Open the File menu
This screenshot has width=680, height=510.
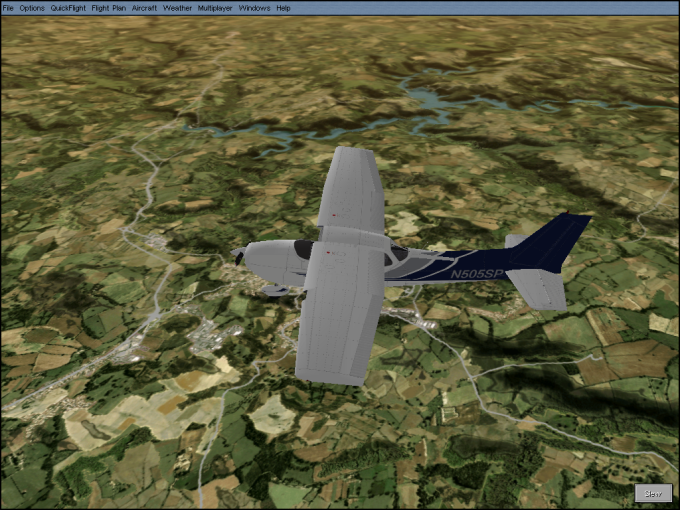click(8, 7)
